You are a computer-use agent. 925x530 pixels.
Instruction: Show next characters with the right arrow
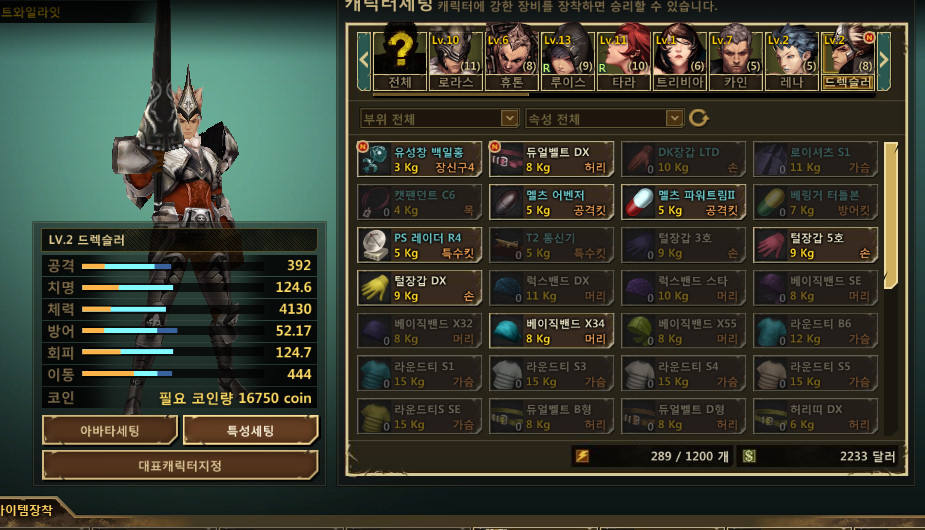[884, 58]
